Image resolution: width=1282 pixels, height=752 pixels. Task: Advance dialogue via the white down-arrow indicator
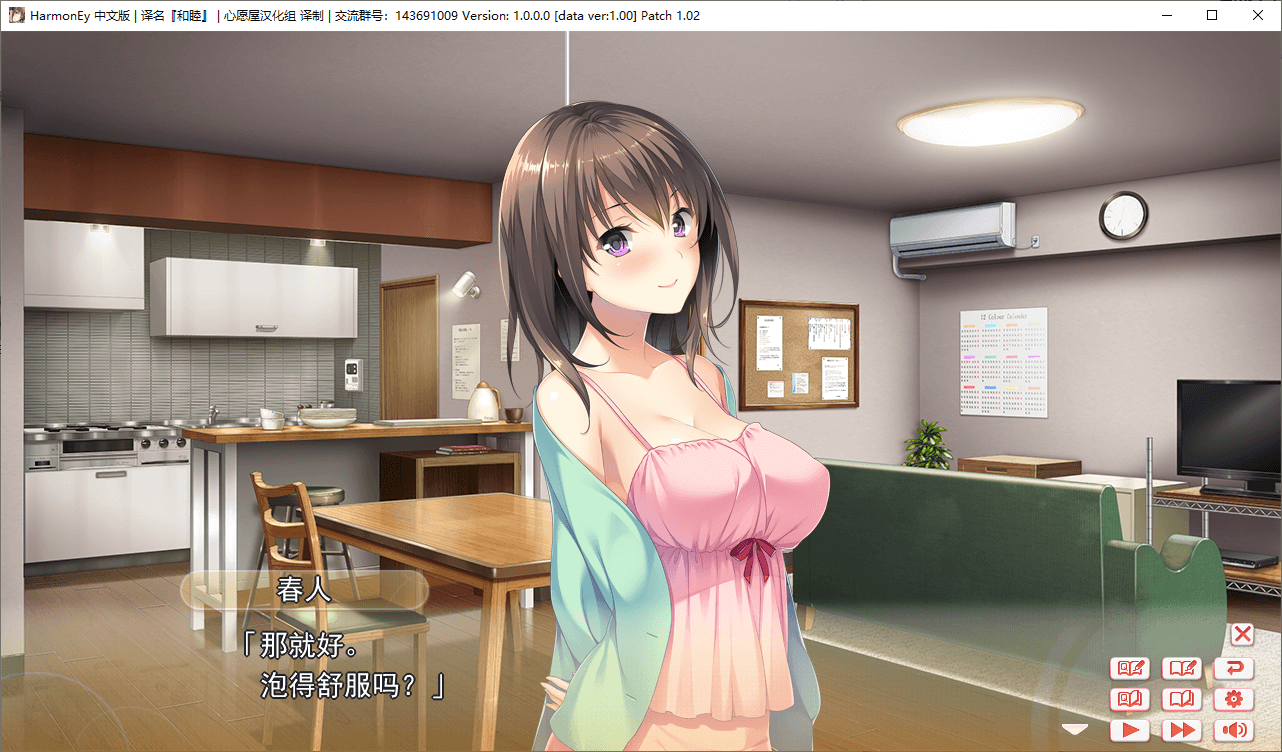(x=1075, y=729)
